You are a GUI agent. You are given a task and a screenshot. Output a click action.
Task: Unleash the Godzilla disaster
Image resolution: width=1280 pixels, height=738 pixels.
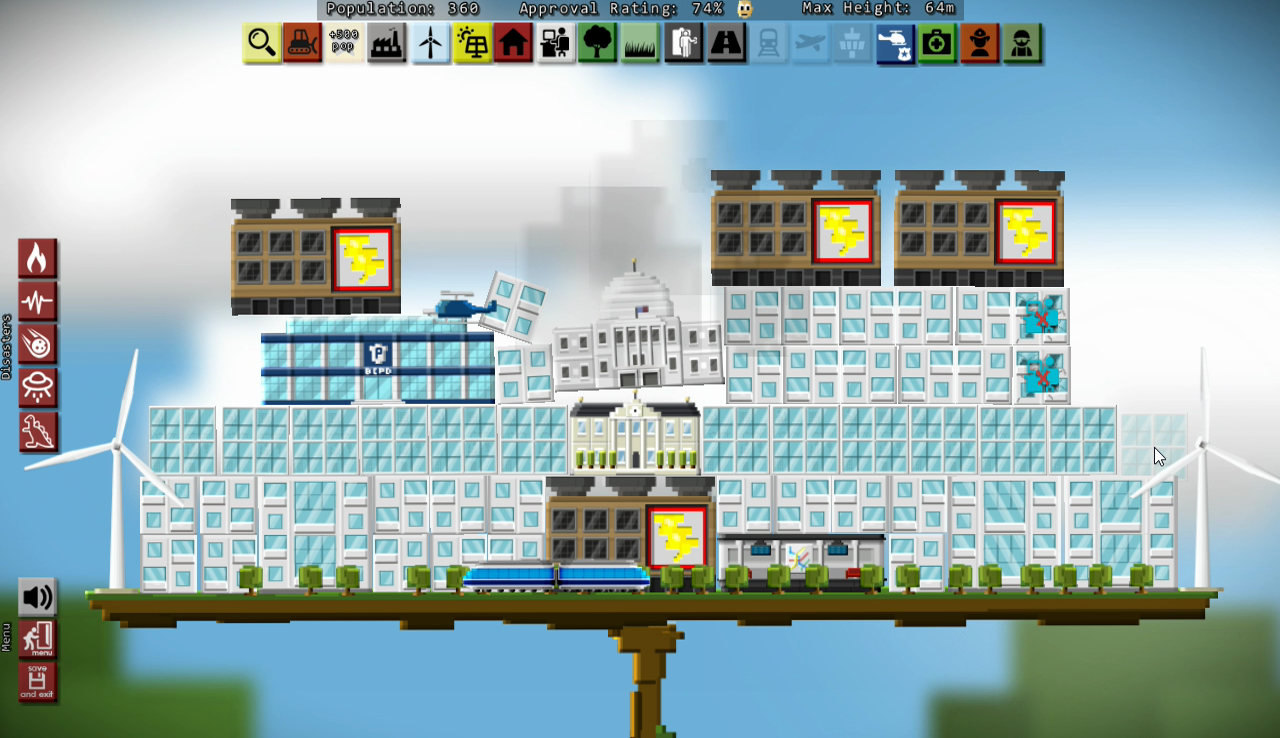pos(38,431)
